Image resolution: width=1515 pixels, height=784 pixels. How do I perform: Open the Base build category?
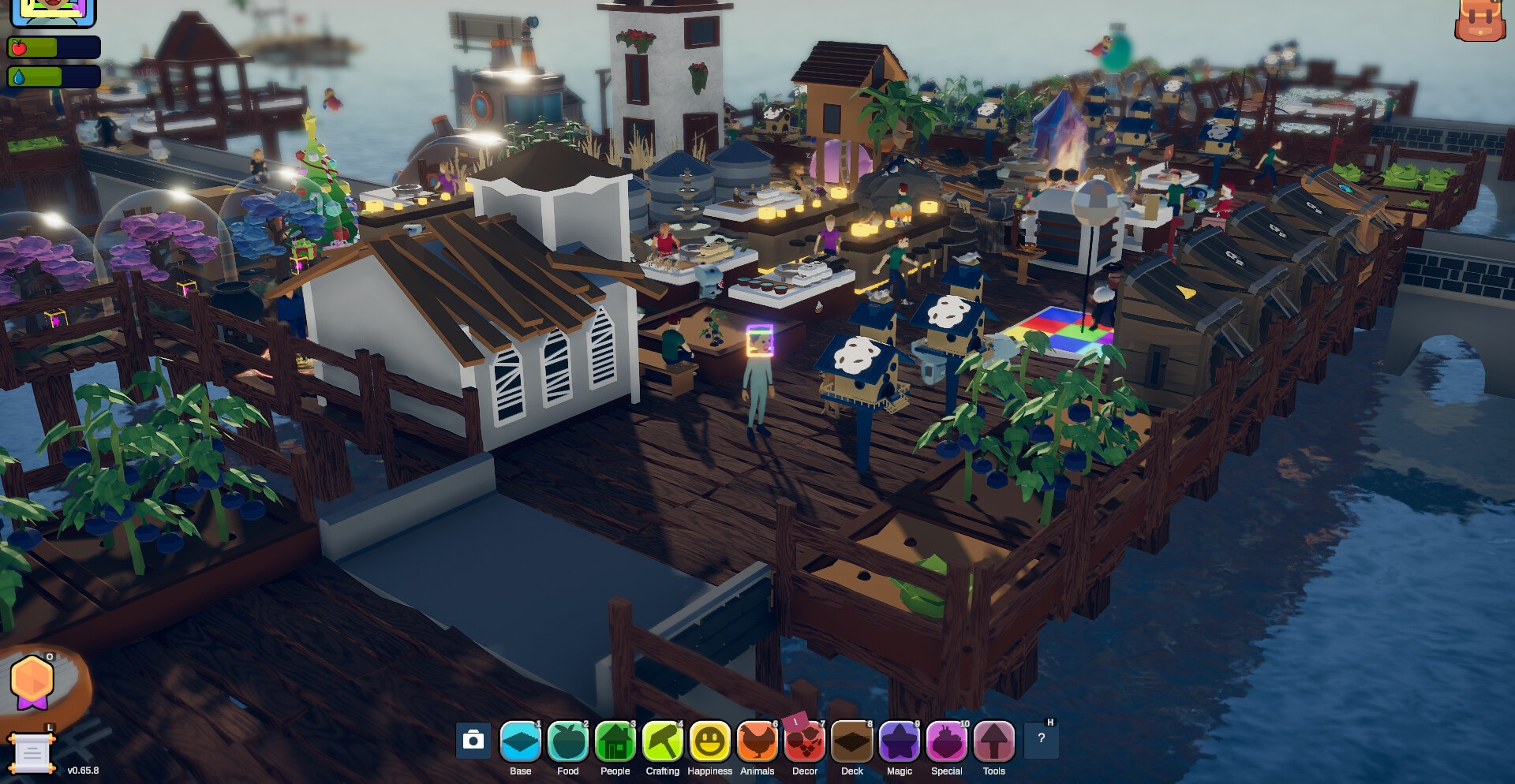(x=521, y=742)
